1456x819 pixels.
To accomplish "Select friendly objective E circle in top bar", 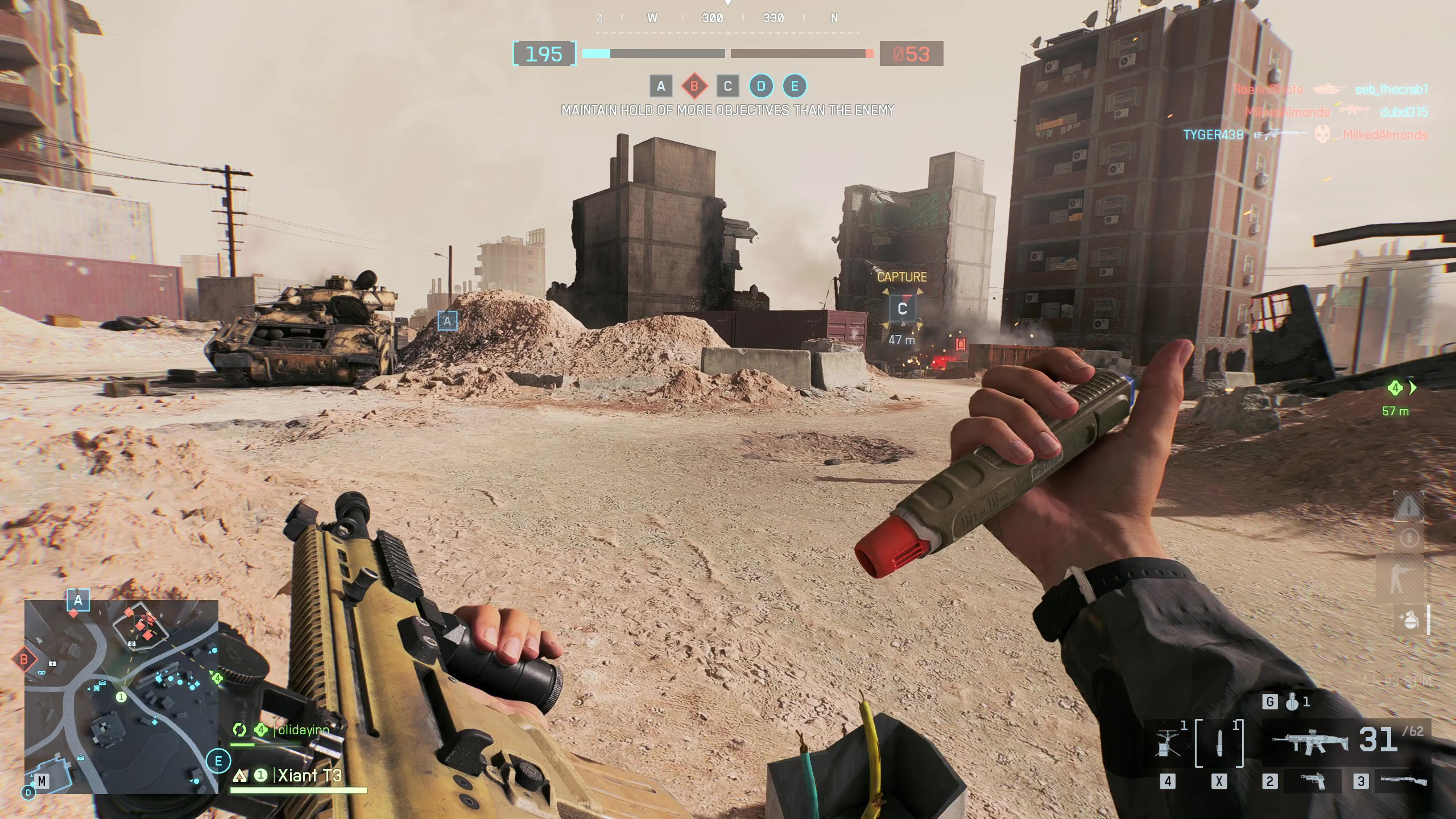I will coord(795,86).
